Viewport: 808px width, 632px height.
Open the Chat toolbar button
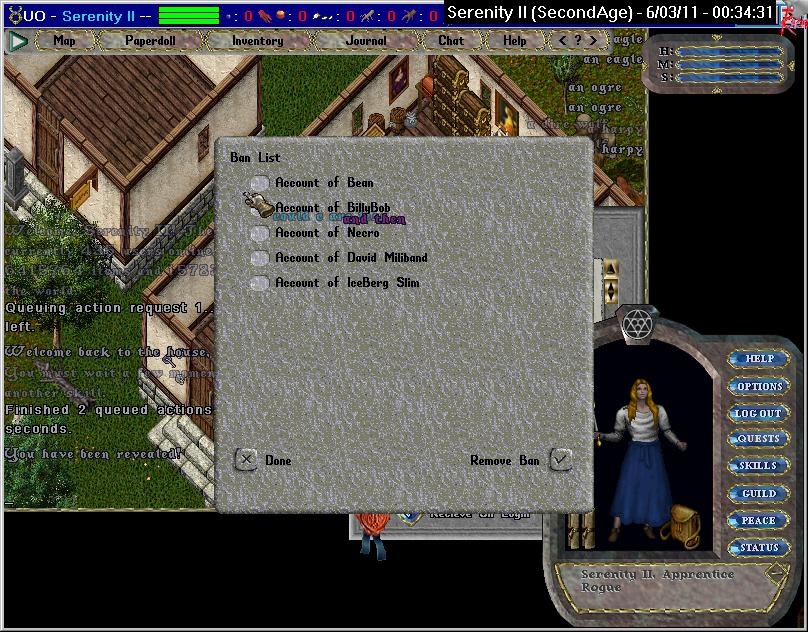pyautogui.click(x=451, y=41)
